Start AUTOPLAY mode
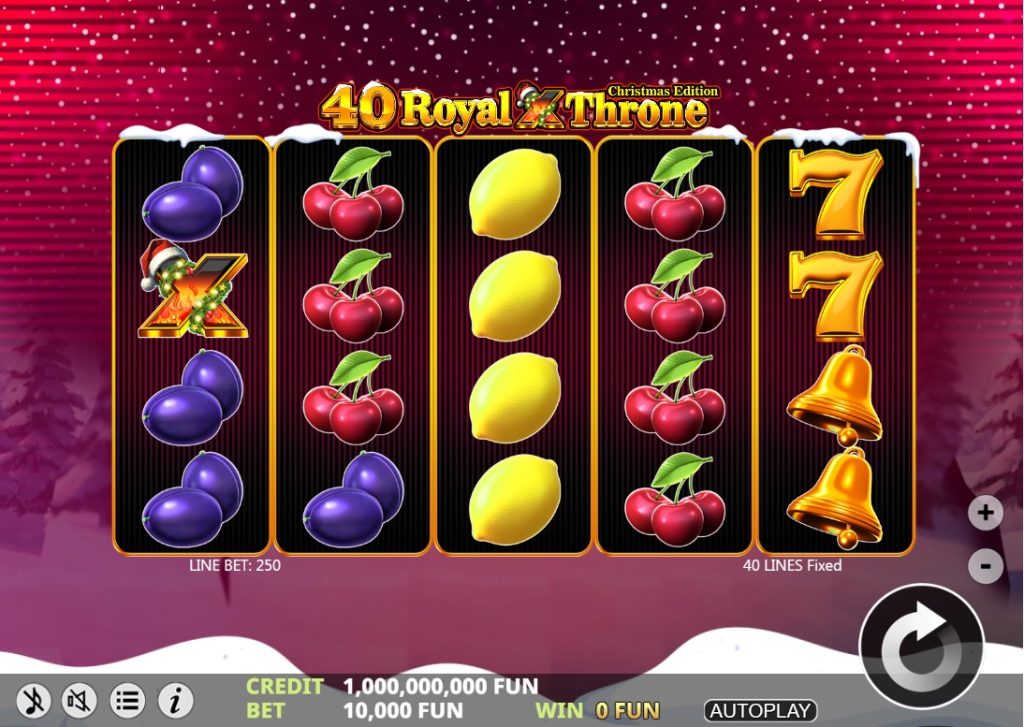This screenshot has width=1024, height=727. click(760, 711)
